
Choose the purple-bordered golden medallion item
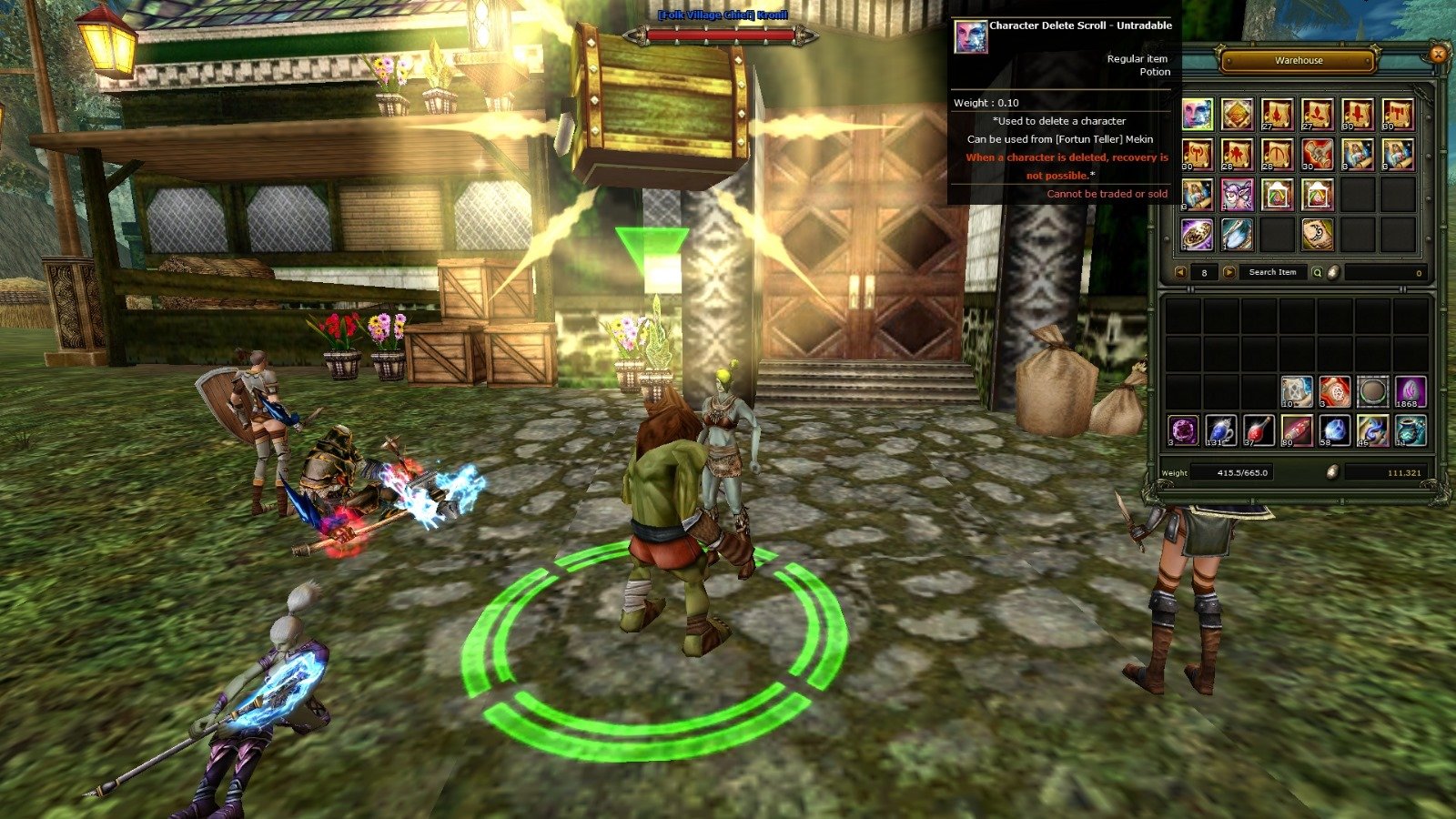pyautogui.click(x=1198, y=235)
